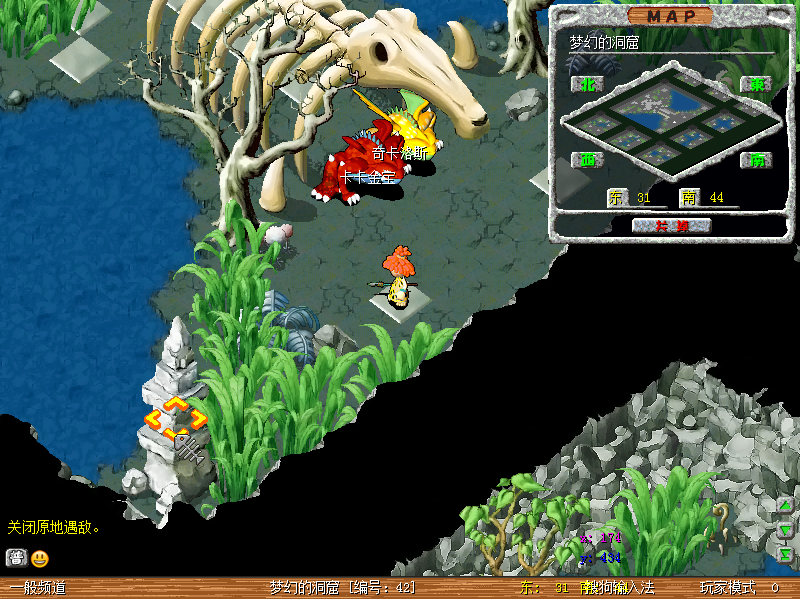Close the map panel with the red-text button
Screen dimensions: 800x600
tap(671, 225)
